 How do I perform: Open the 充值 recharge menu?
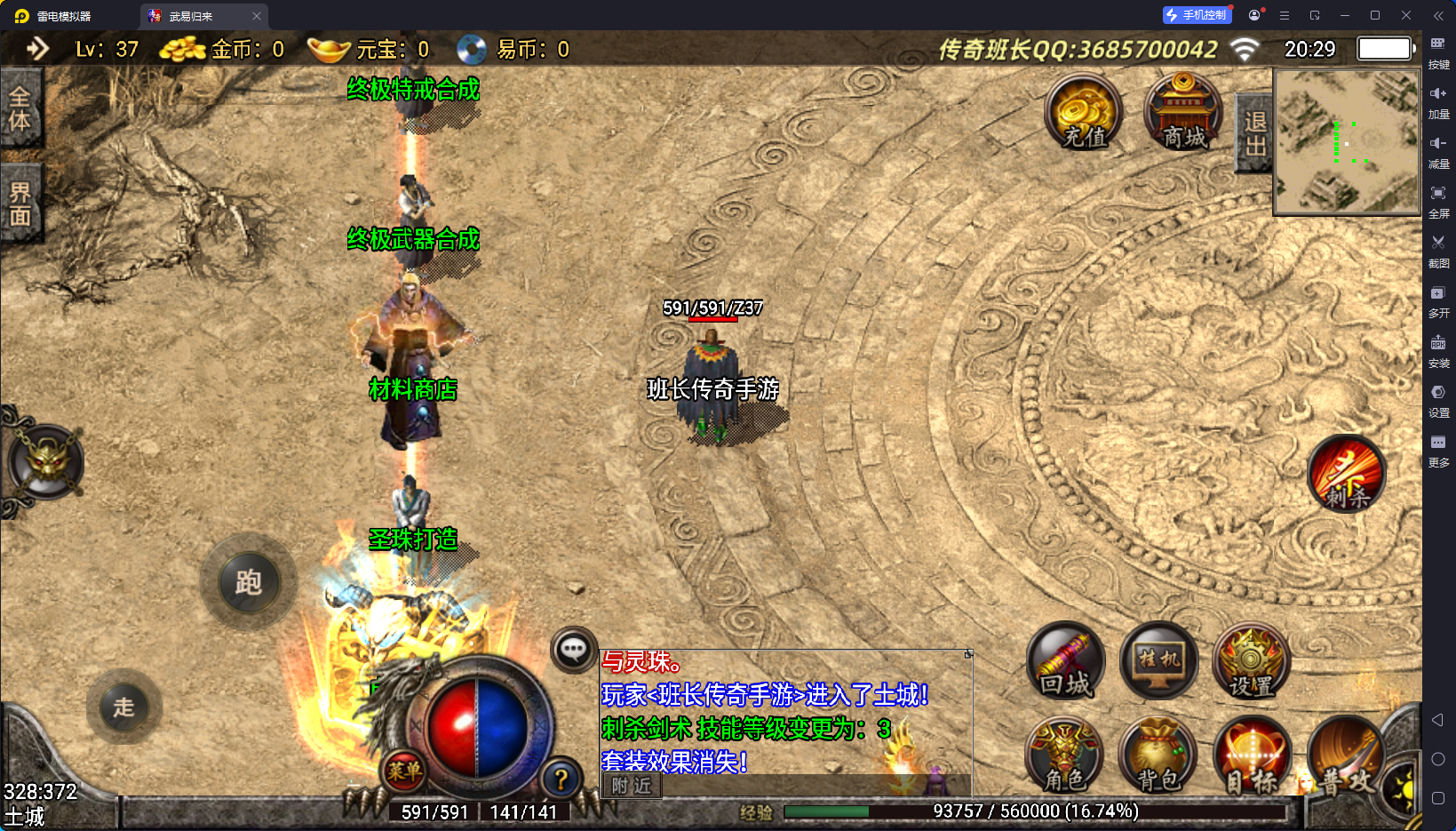(1084, 115)
